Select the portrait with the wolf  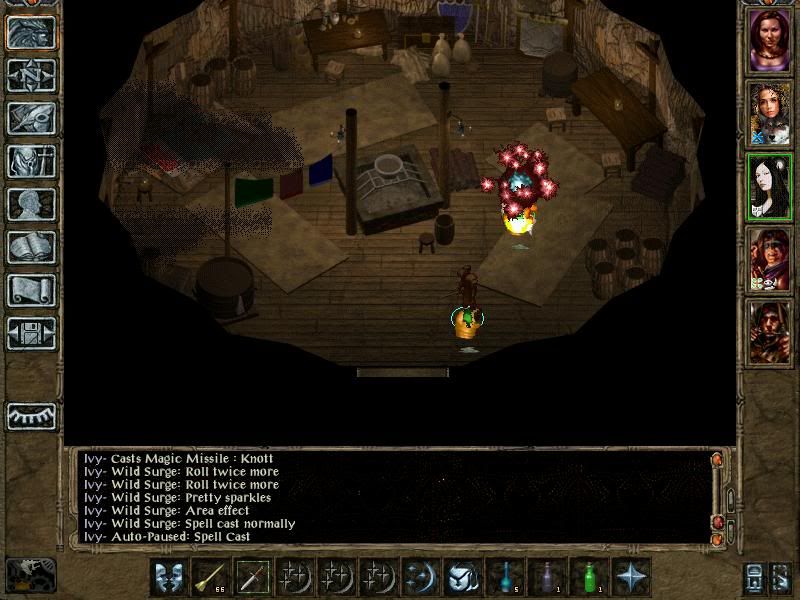(x=770, y=115)
